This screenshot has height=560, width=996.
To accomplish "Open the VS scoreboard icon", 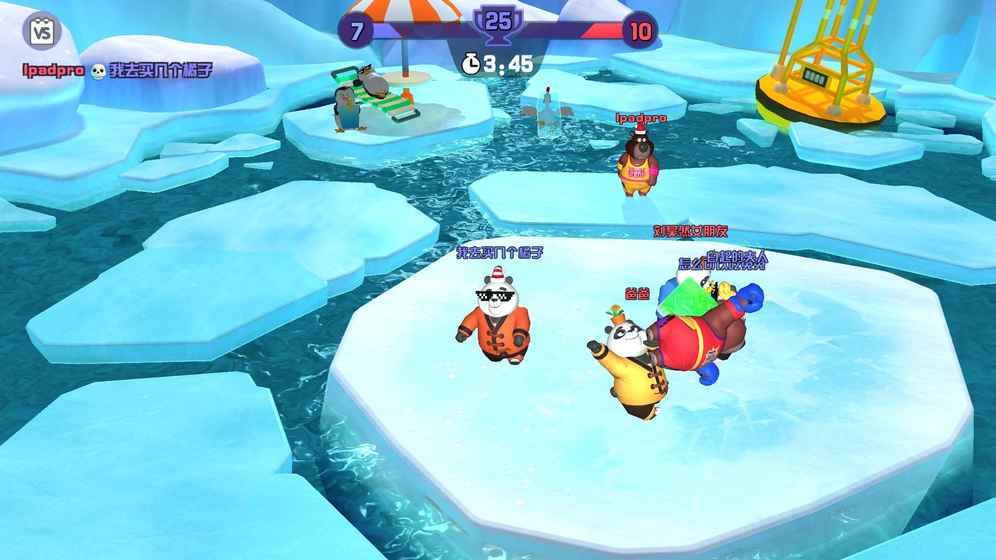I will tap(41, 32).
